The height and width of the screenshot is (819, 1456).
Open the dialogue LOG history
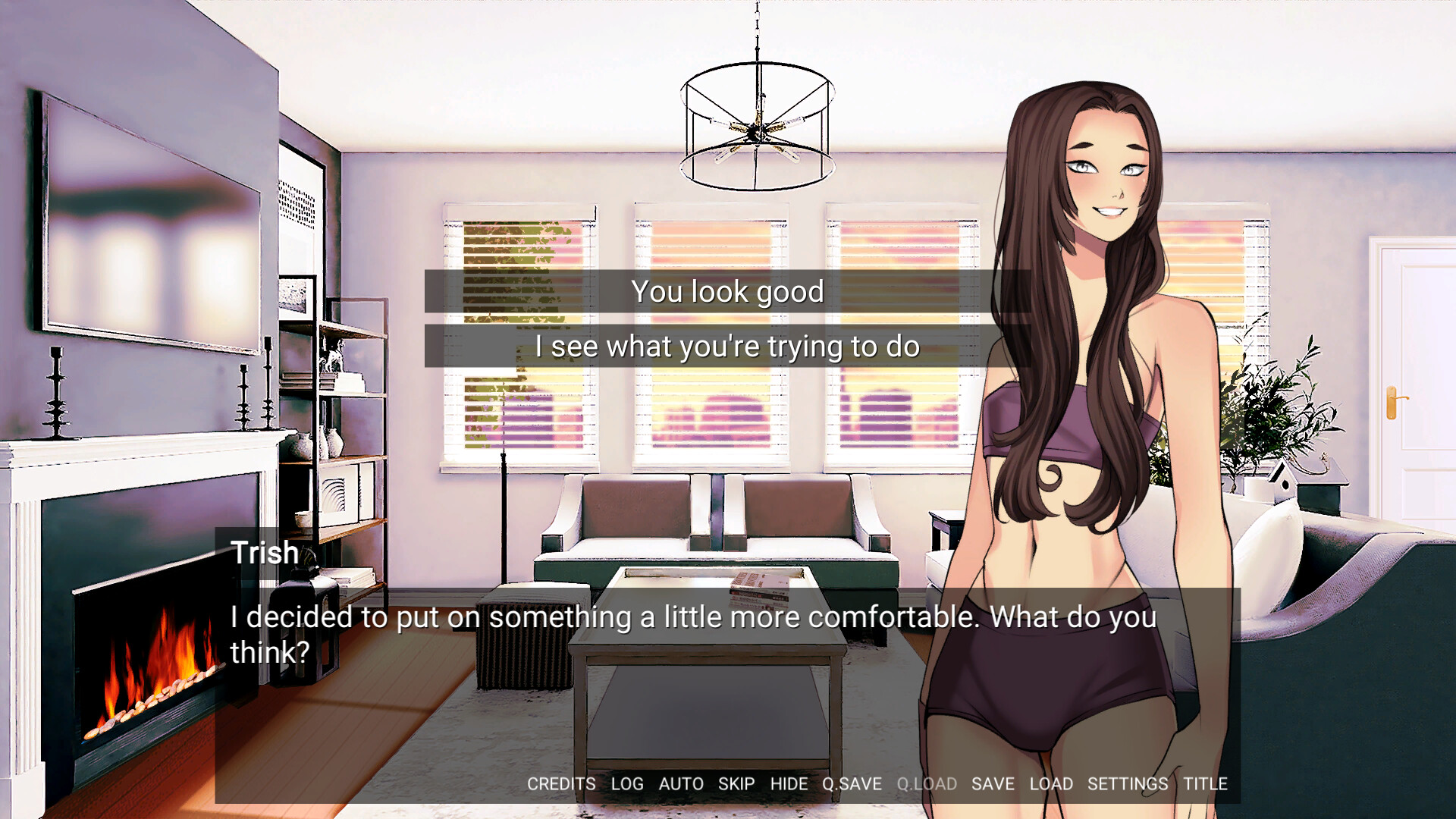pyautogui.click(x=626, y=784)
